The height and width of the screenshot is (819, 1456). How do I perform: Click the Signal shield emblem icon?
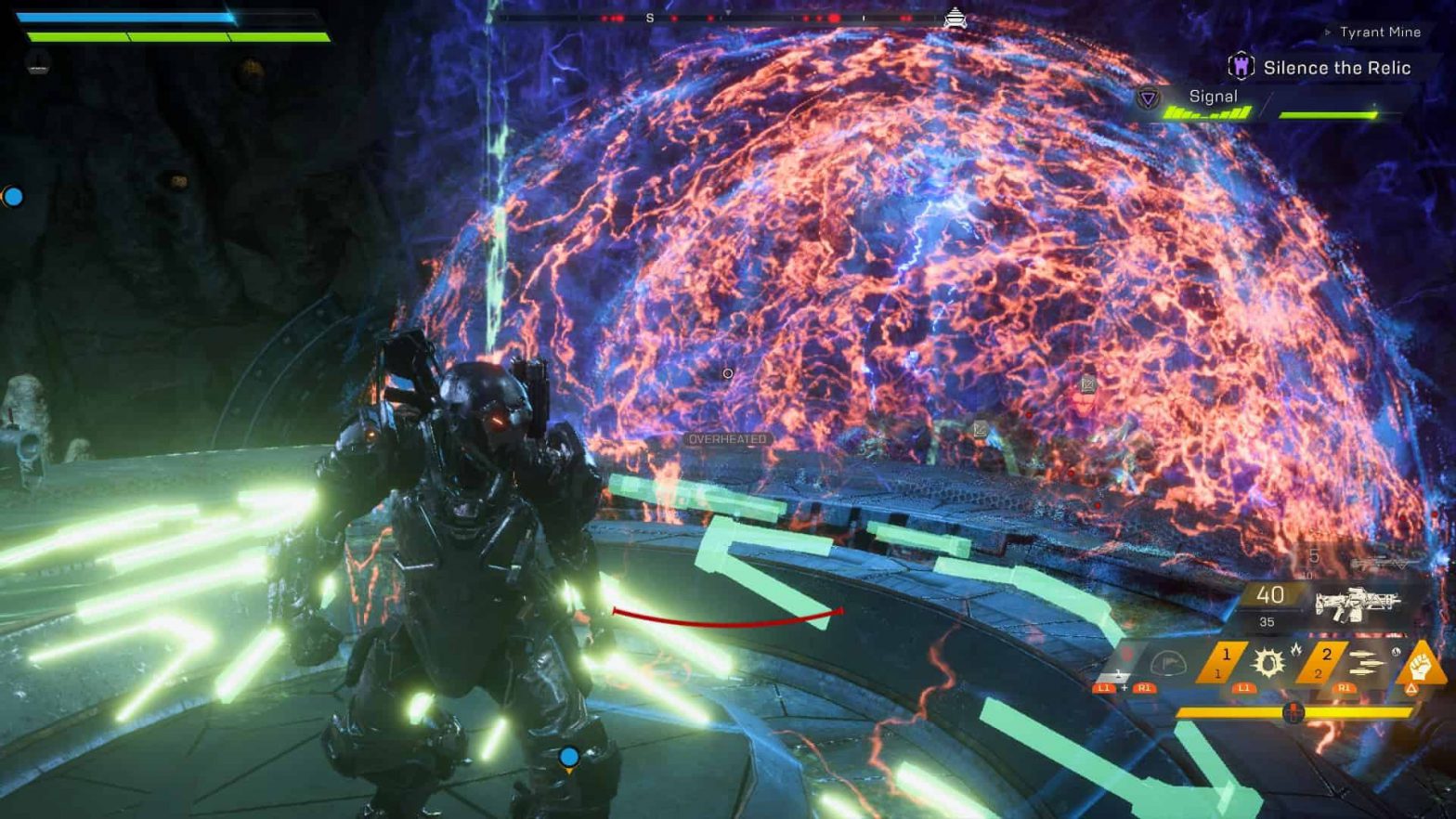pyautogui.click(x=1148, y=97)
